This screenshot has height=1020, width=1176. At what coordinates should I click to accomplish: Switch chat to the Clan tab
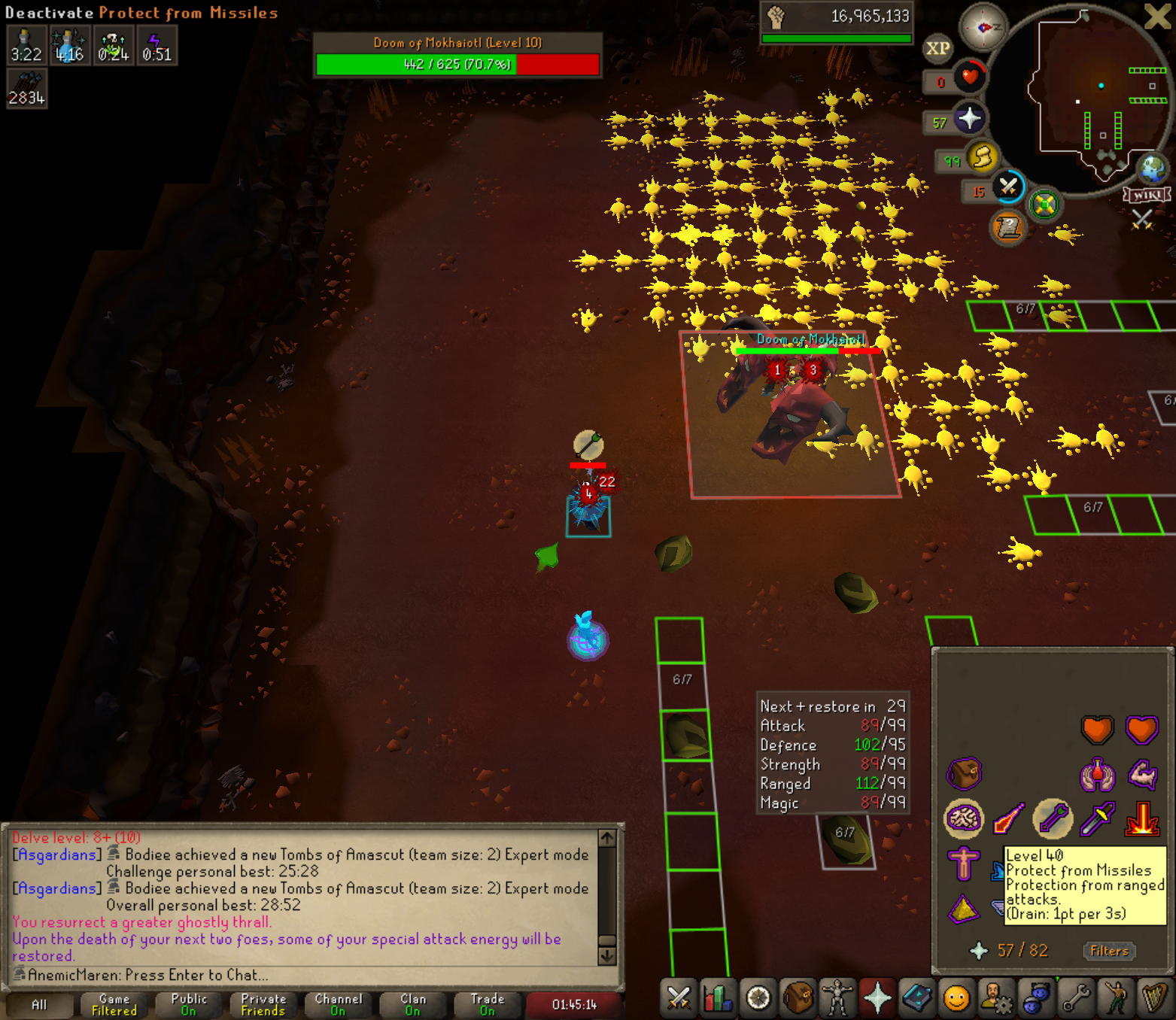[x=412, y=1004]
